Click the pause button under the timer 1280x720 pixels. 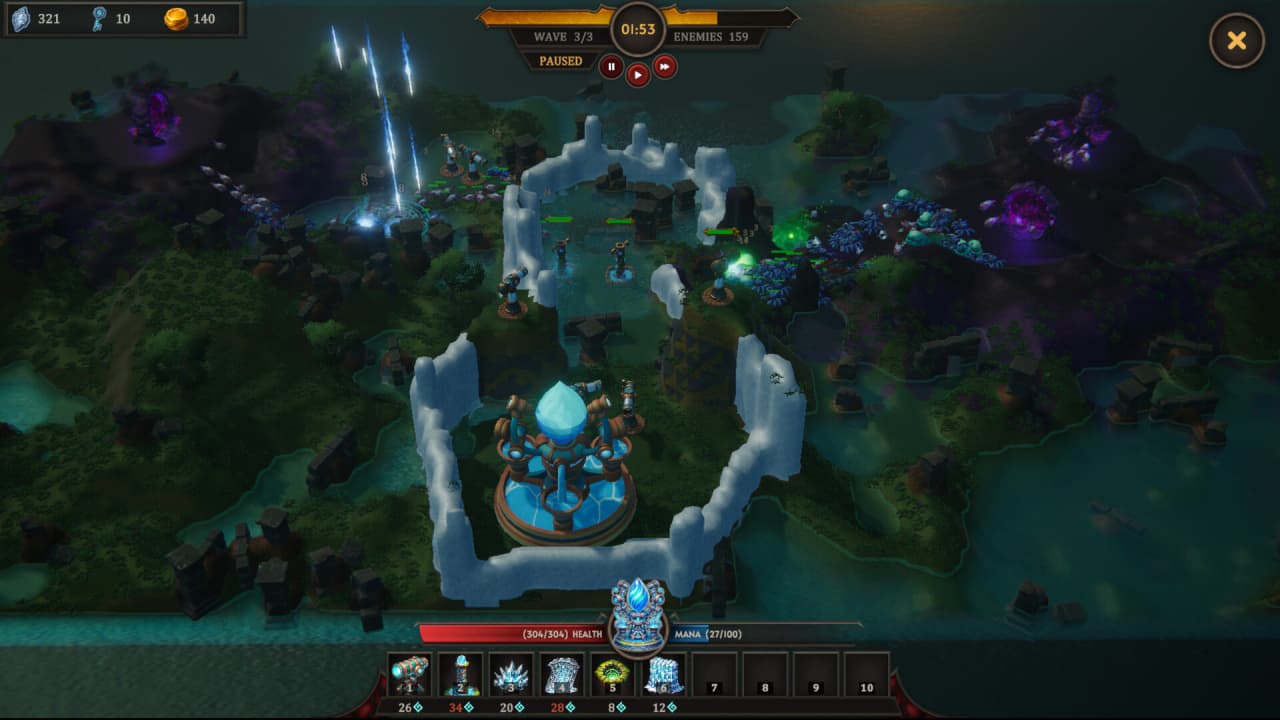coord(611,67)
